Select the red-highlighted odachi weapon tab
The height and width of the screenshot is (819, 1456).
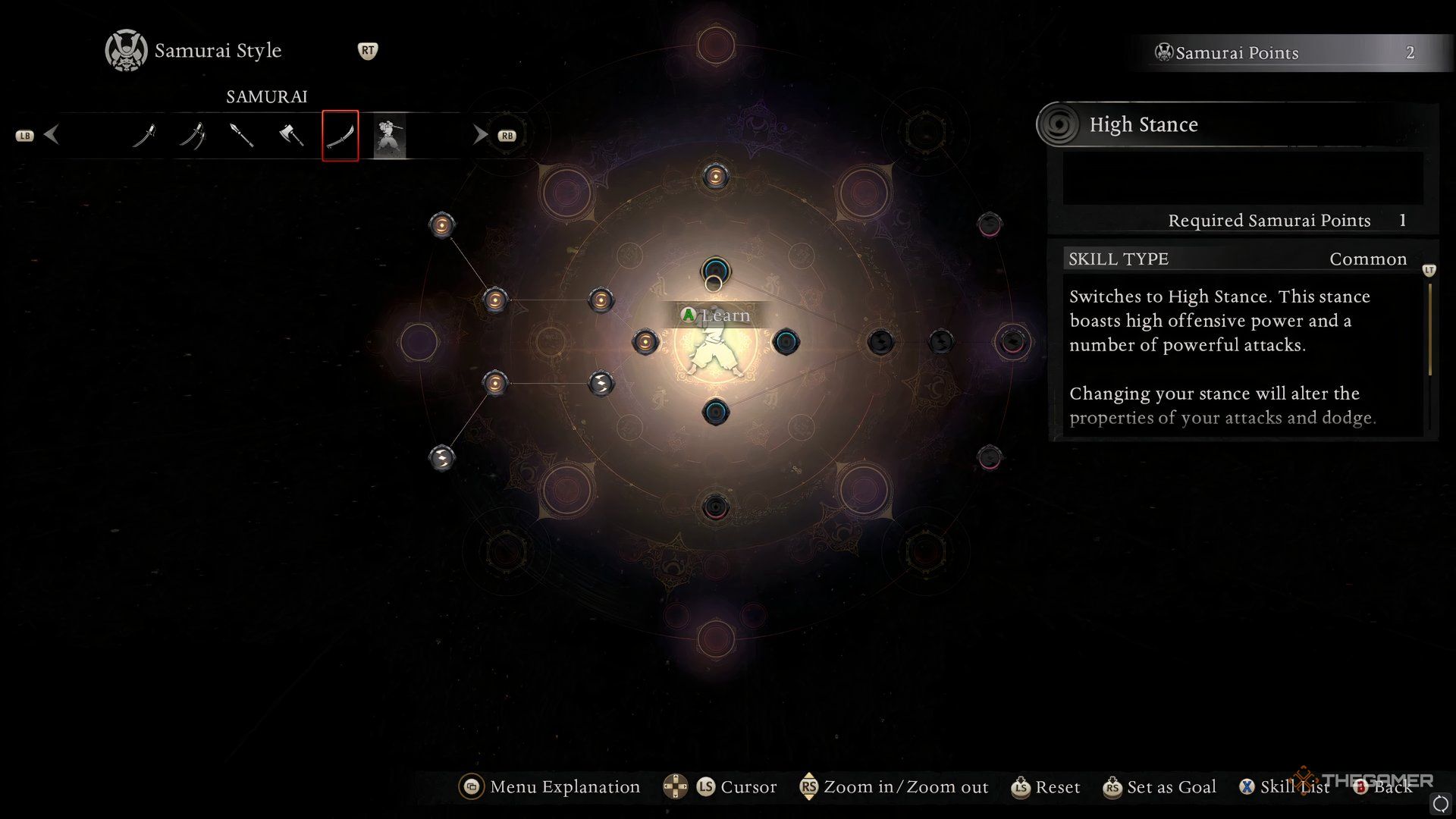coord(340,136)
